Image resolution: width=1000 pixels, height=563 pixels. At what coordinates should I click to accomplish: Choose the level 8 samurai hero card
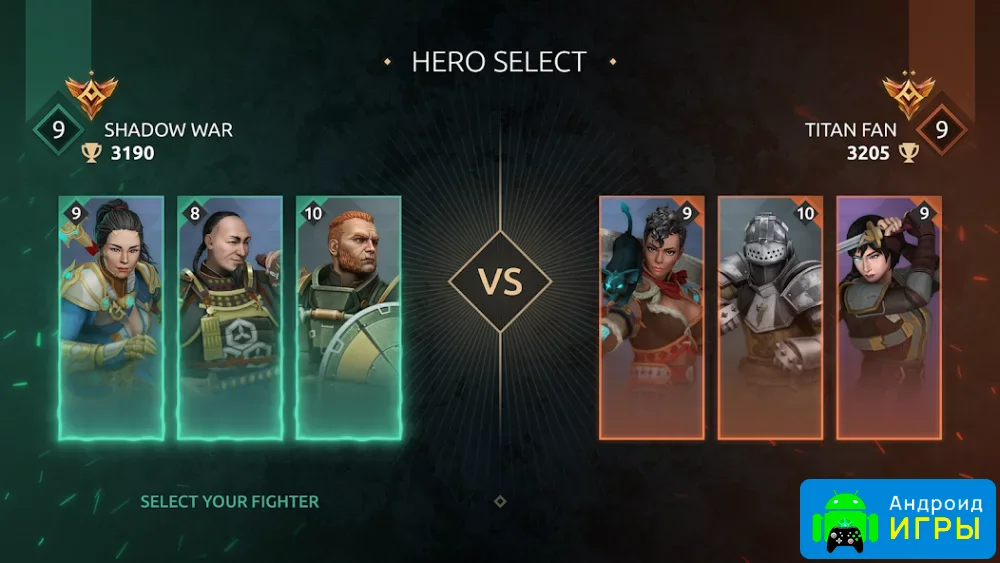point(230,317)
